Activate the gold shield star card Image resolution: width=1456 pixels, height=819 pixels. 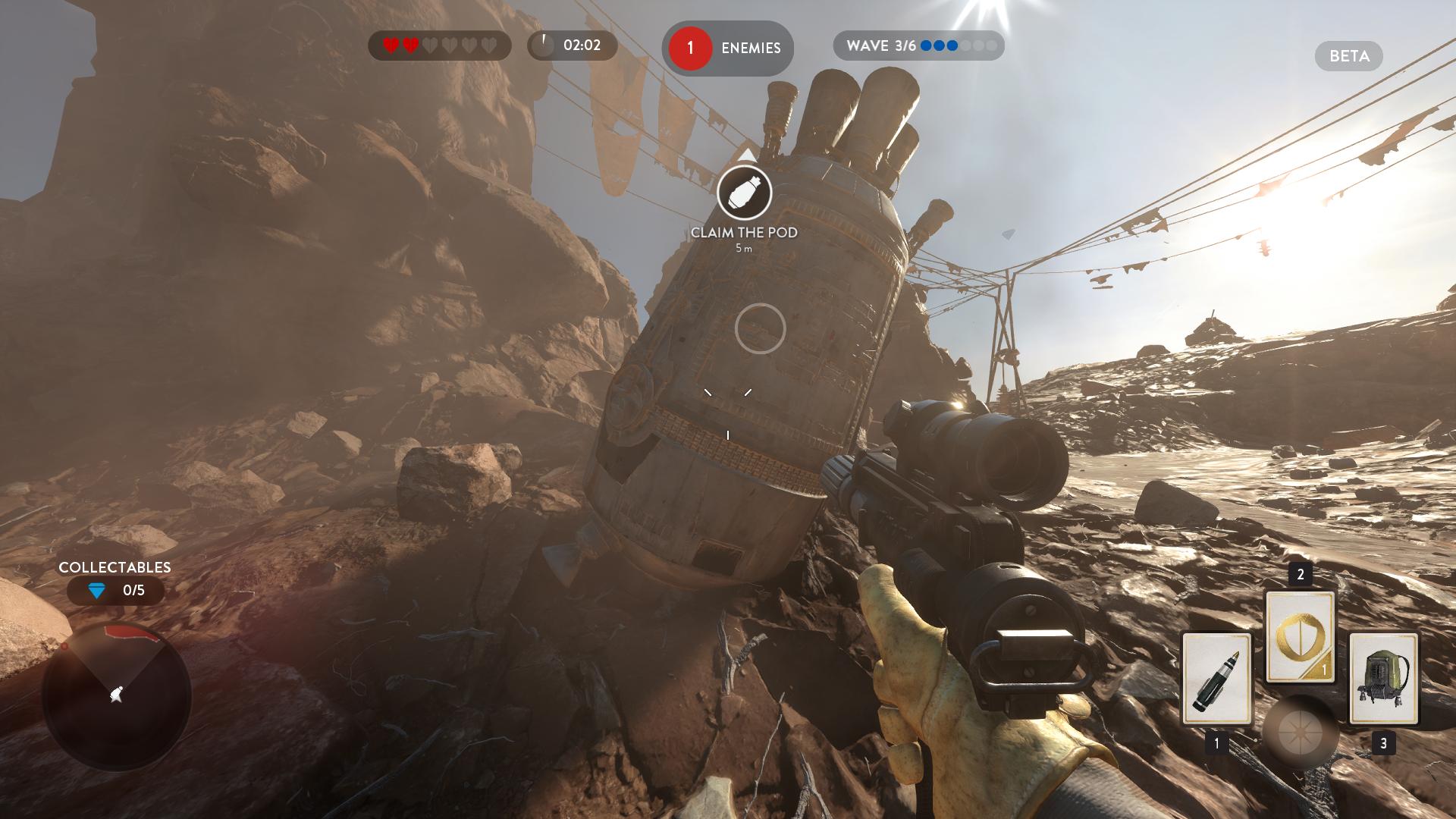coord(1300,637)
